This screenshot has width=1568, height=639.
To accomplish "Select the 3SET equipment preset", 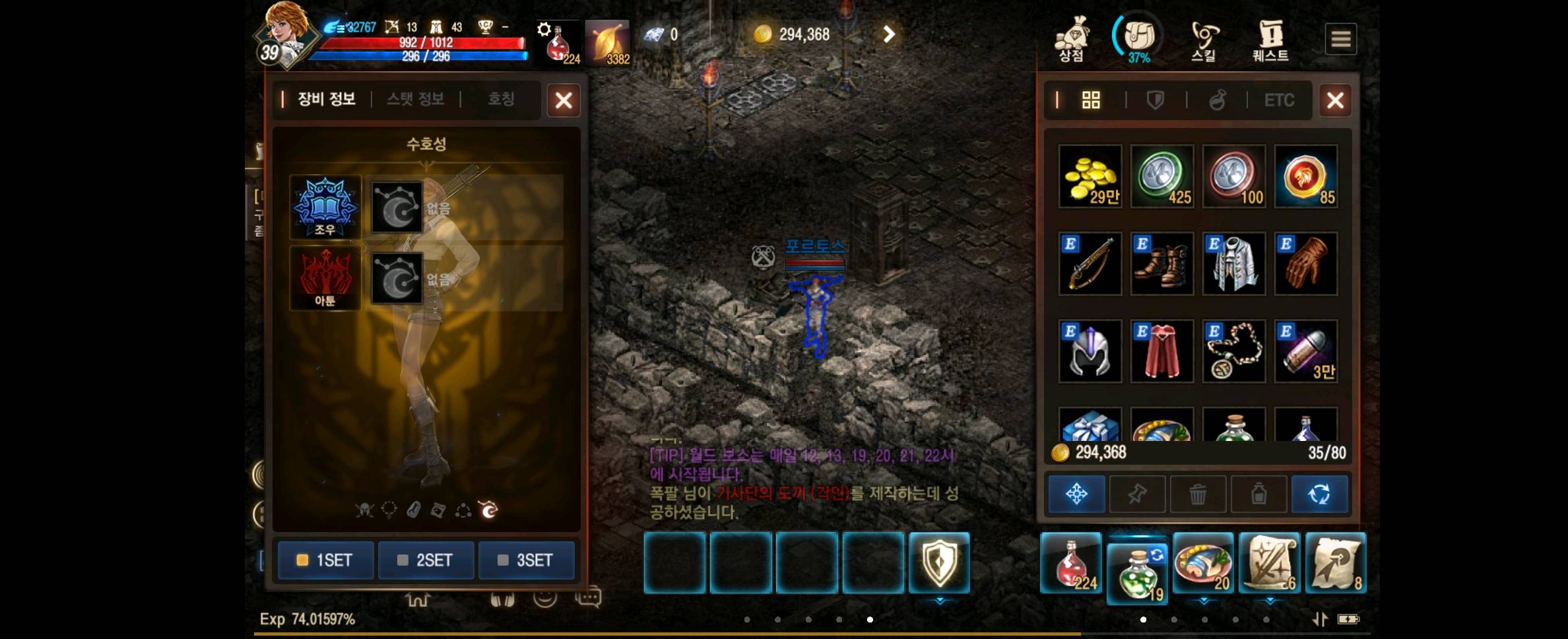I will point(527,560).
